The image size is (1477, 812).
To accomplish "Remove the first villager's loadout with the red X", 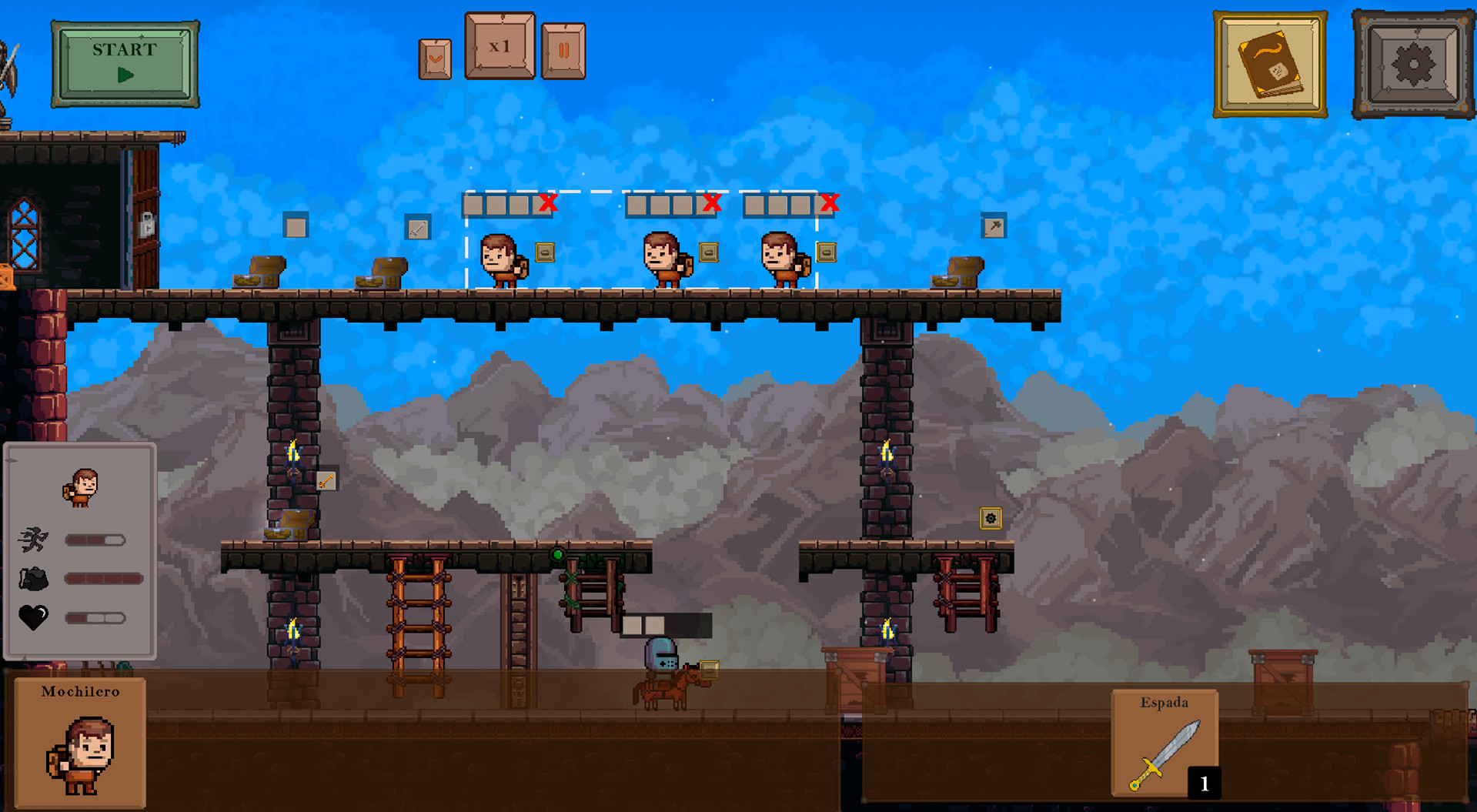I will coord(547,202).
